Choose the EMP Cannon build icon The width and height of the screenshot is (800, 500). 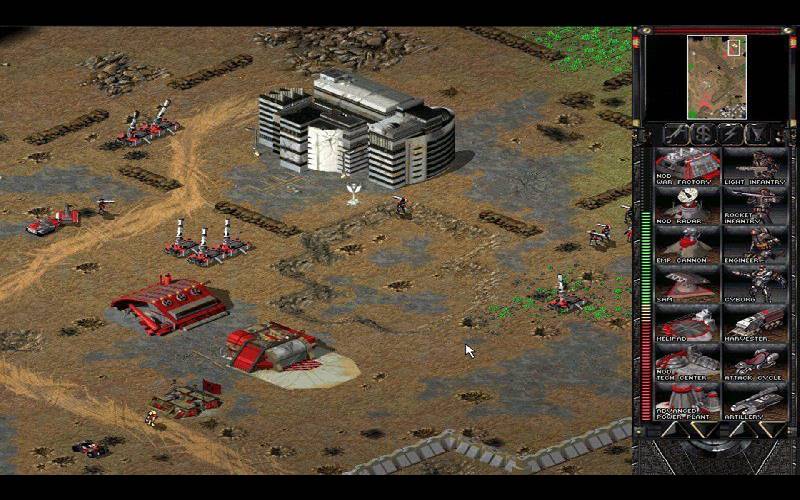[x=686, y=245]
